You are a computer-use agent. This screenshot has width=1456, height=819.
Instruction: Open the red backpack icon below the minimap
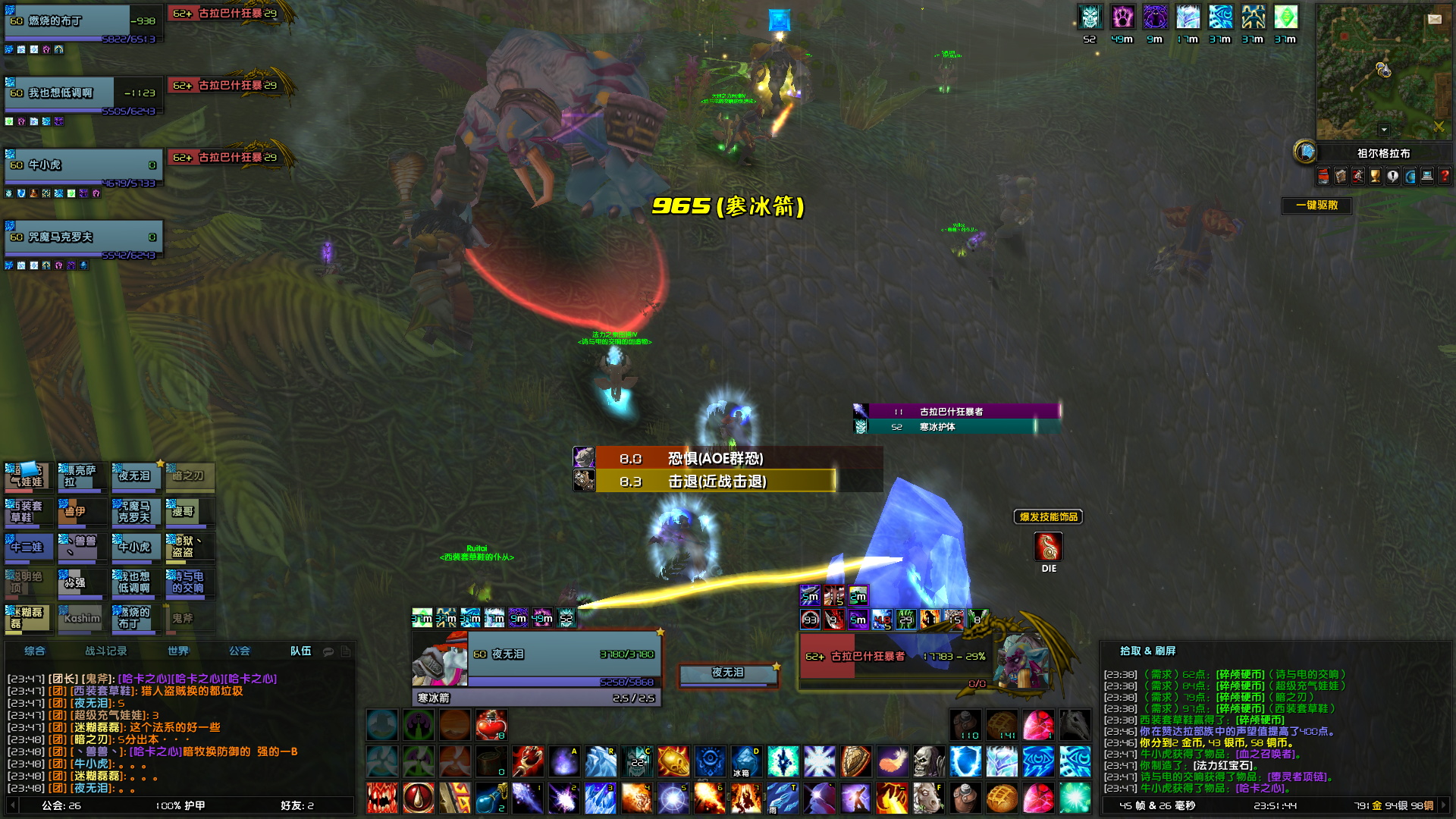[1323, 177]
